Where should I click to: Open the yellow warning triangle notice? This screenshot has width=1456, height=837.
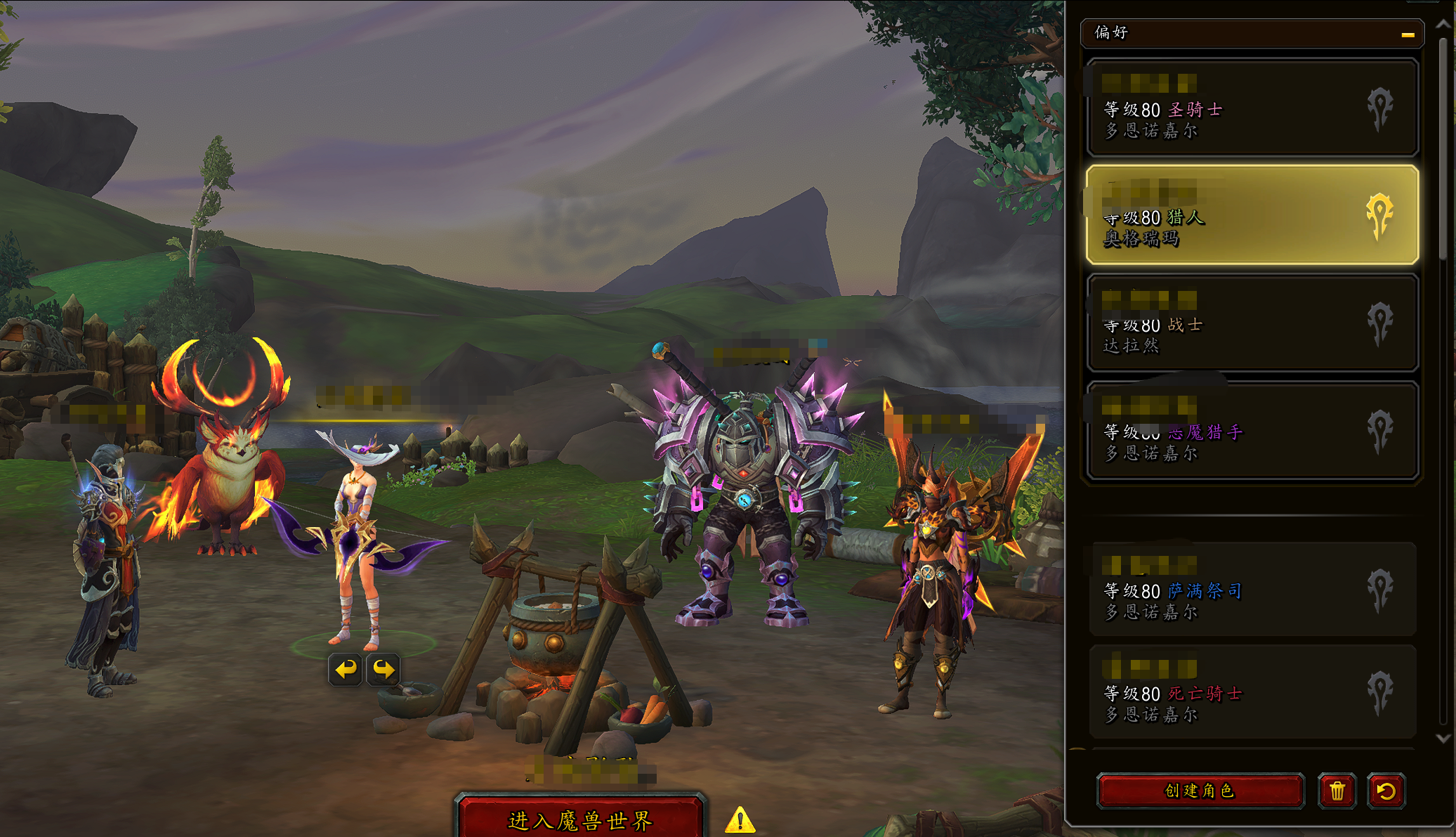pyautogui.click(x=740, y=820)
